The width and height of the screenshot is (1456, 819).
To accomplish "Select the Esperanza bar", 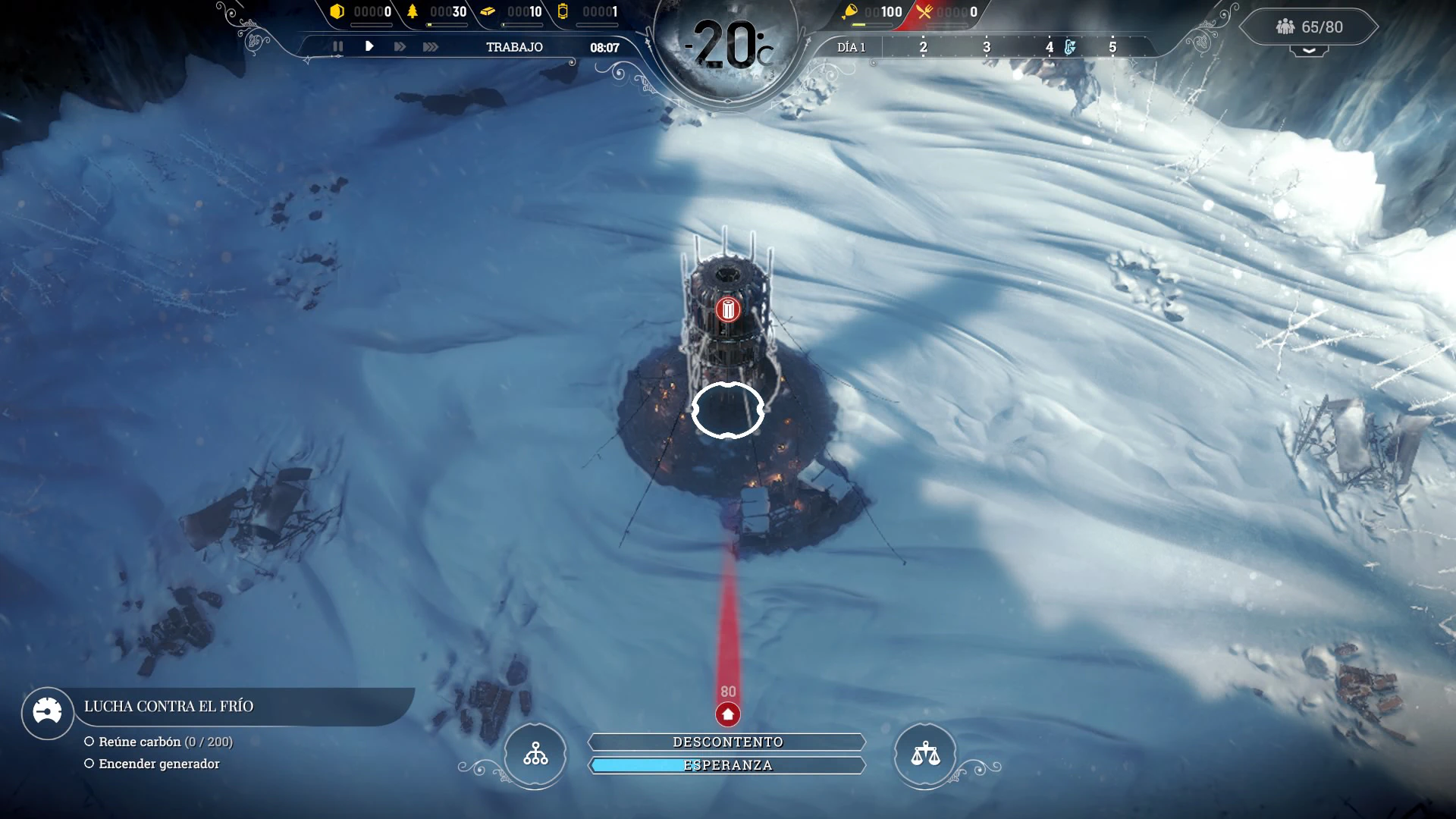I will click(727, 765).
